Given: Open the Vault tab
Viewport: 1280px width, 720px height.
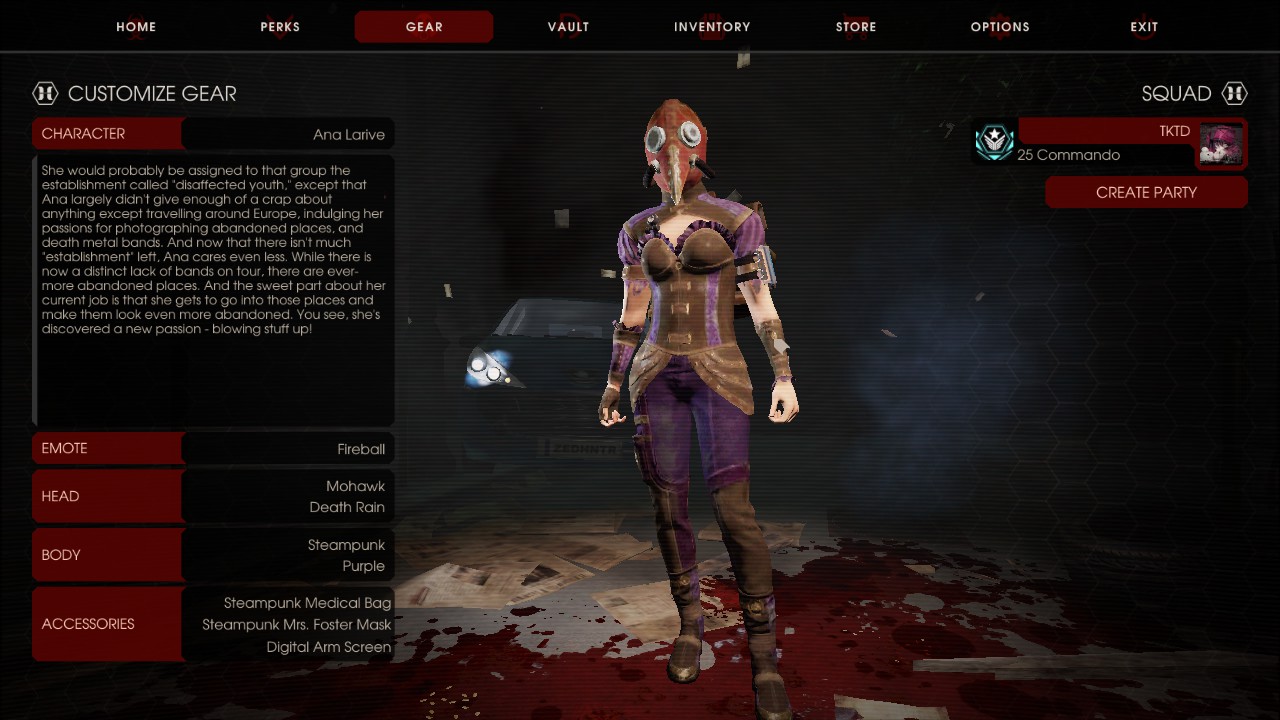Looking at the screenshot, I should [568, 27].
